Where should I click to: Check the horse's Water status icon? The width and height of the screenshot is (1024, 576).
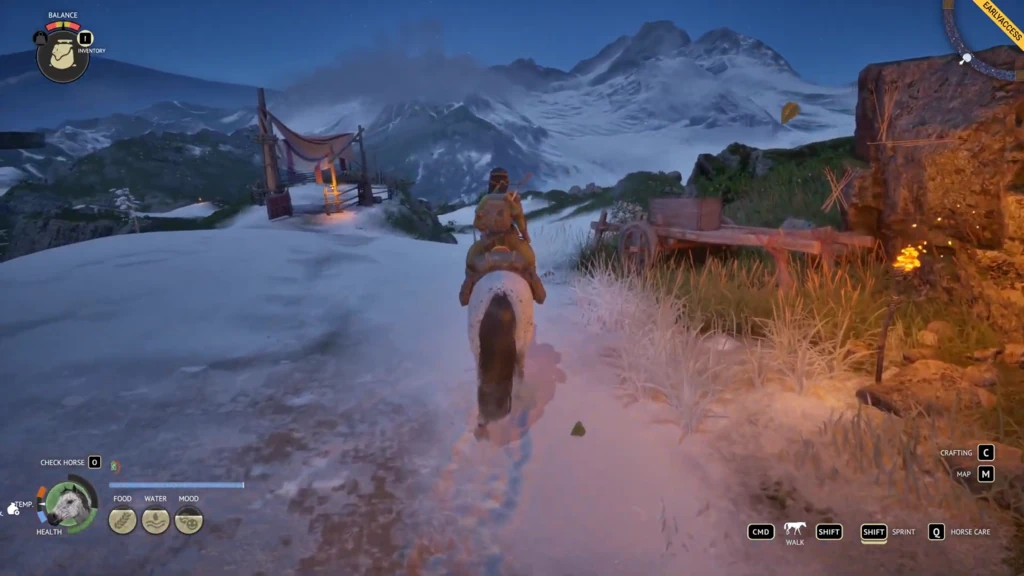pyautogui.click(x=155, y=520)
